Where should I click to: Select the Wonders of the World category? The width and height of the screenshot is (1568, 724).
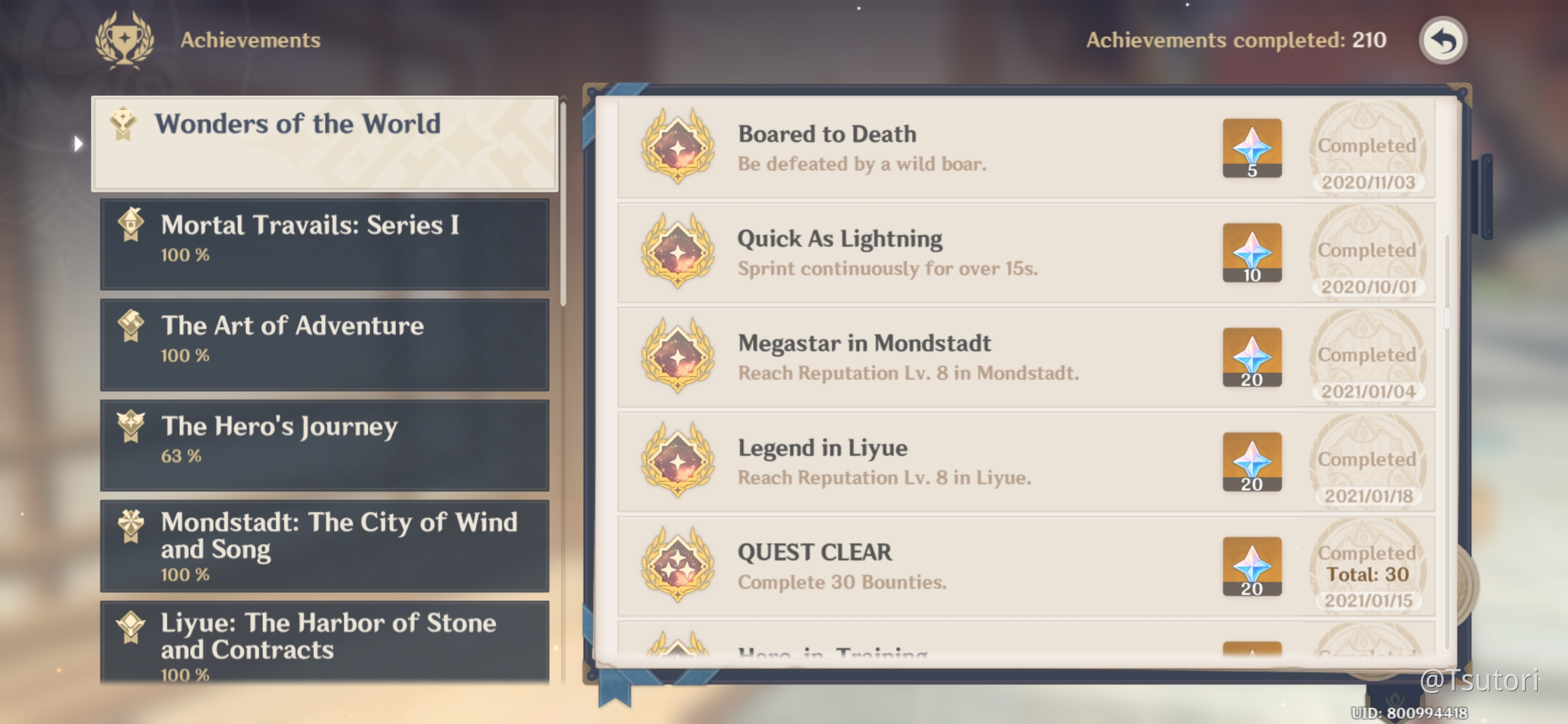coord(325,142)
